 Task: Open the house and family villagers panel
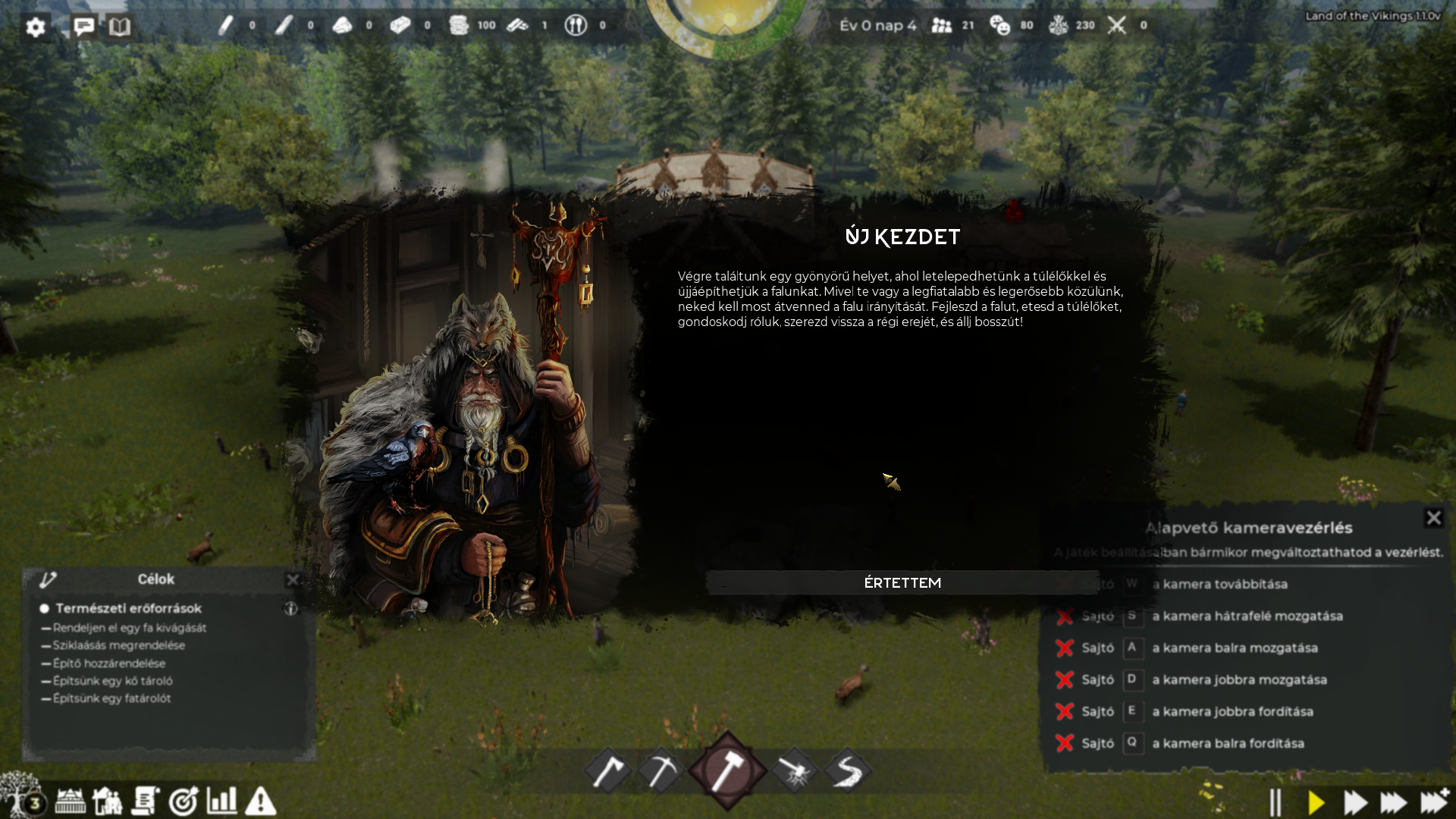107,801
